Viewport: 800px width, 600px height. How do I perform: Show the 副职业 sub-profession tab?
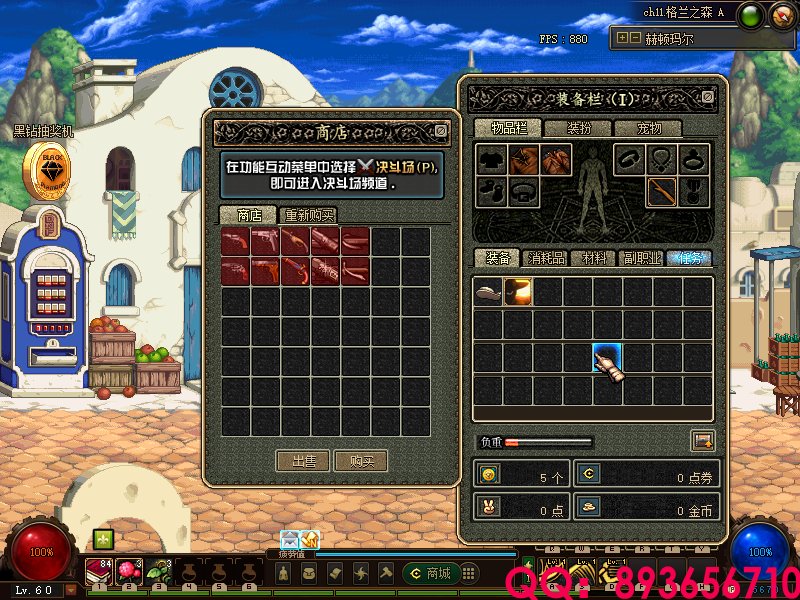pyautogui.click(x=641, y=258)
